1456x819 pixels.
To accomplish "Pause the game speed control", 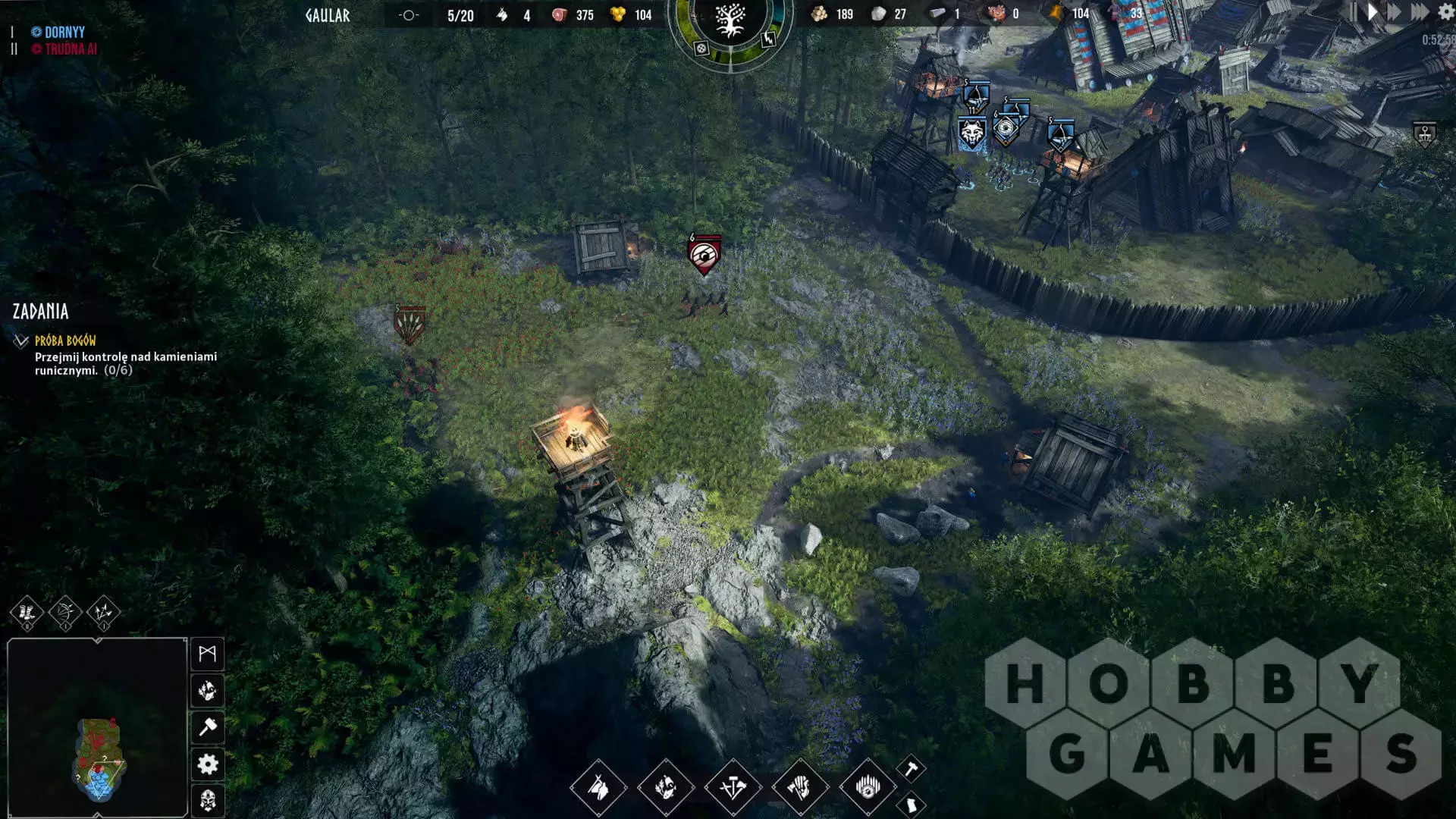I will click(x=1353, y=12).
